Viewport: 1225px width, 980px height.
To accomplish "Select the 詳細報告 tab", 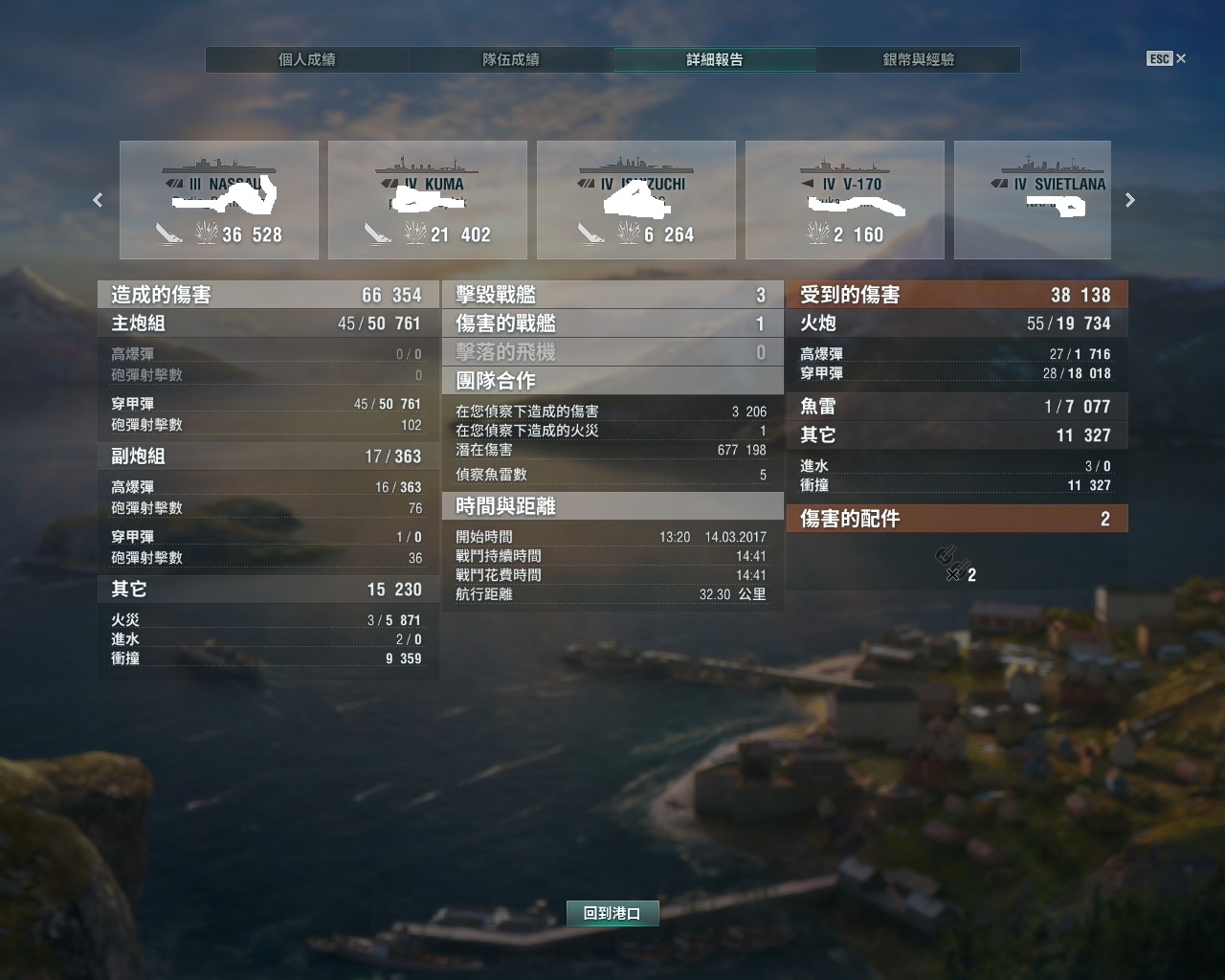I will 715,59.
